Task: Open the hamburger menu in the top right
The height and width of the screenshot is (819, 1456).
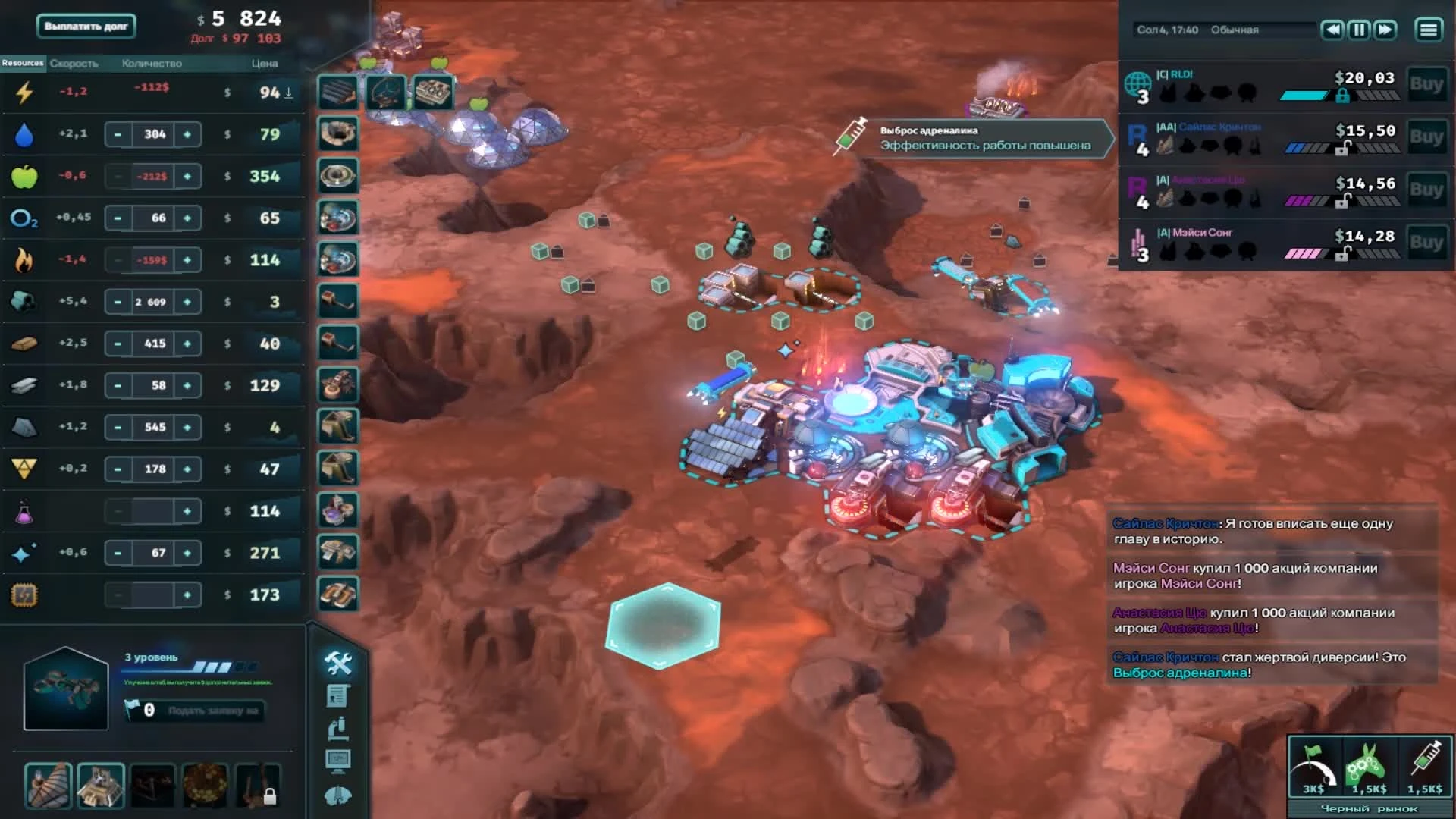Action: 1429,30
